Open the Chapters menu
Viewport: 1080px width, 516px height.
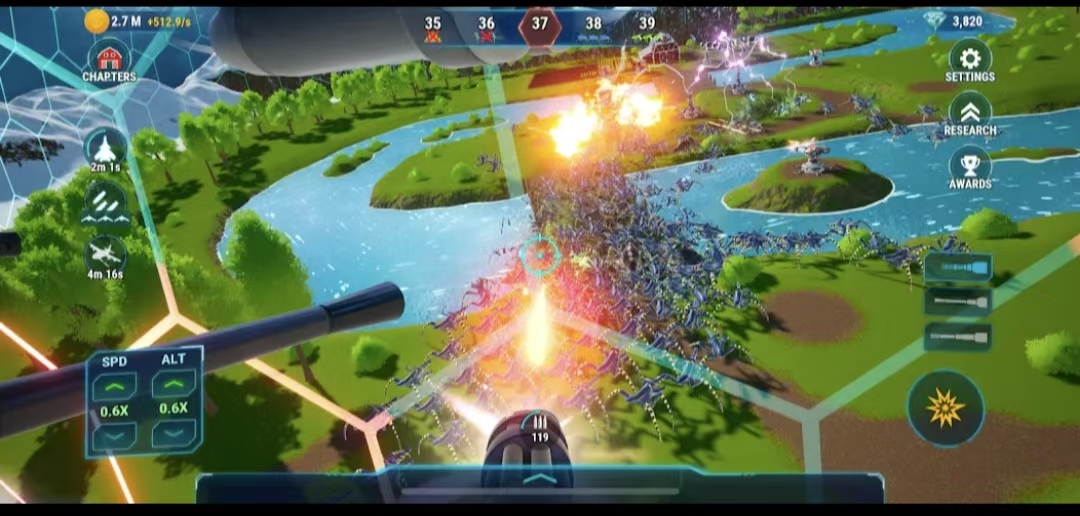109,62
